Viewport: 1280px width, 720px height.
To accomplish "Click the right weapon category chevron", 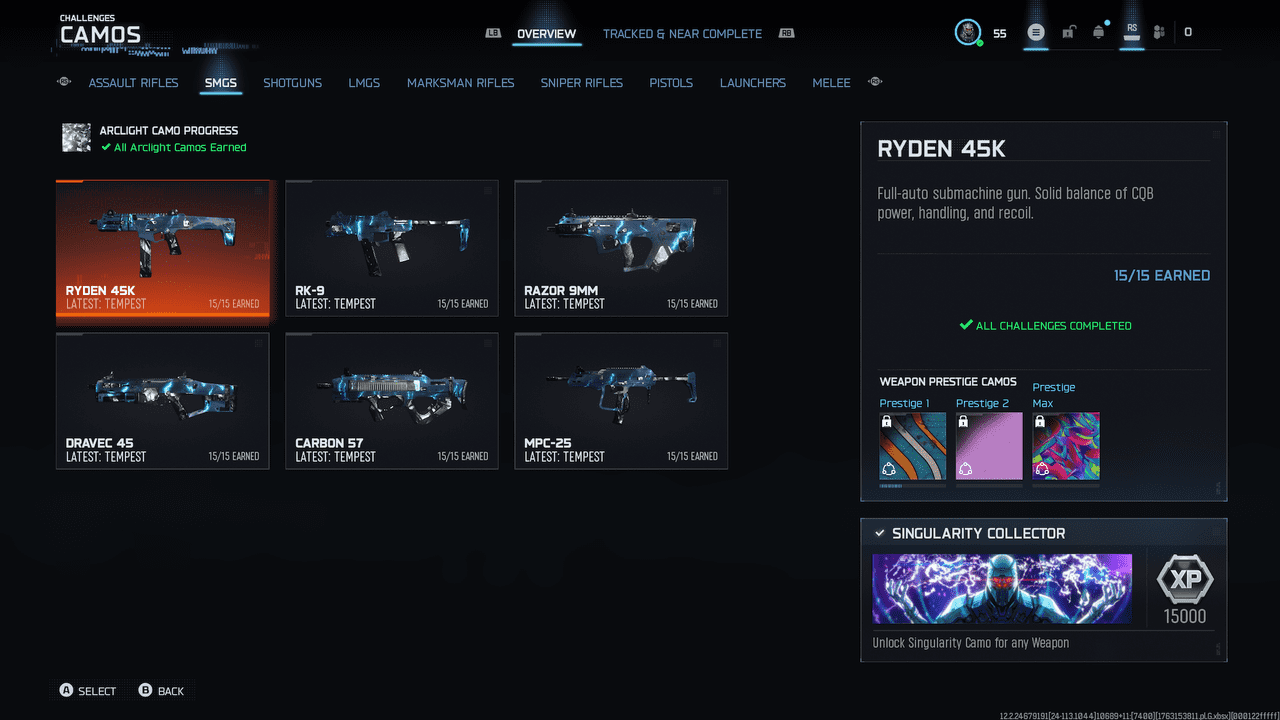I will click(x=875, y=83).
